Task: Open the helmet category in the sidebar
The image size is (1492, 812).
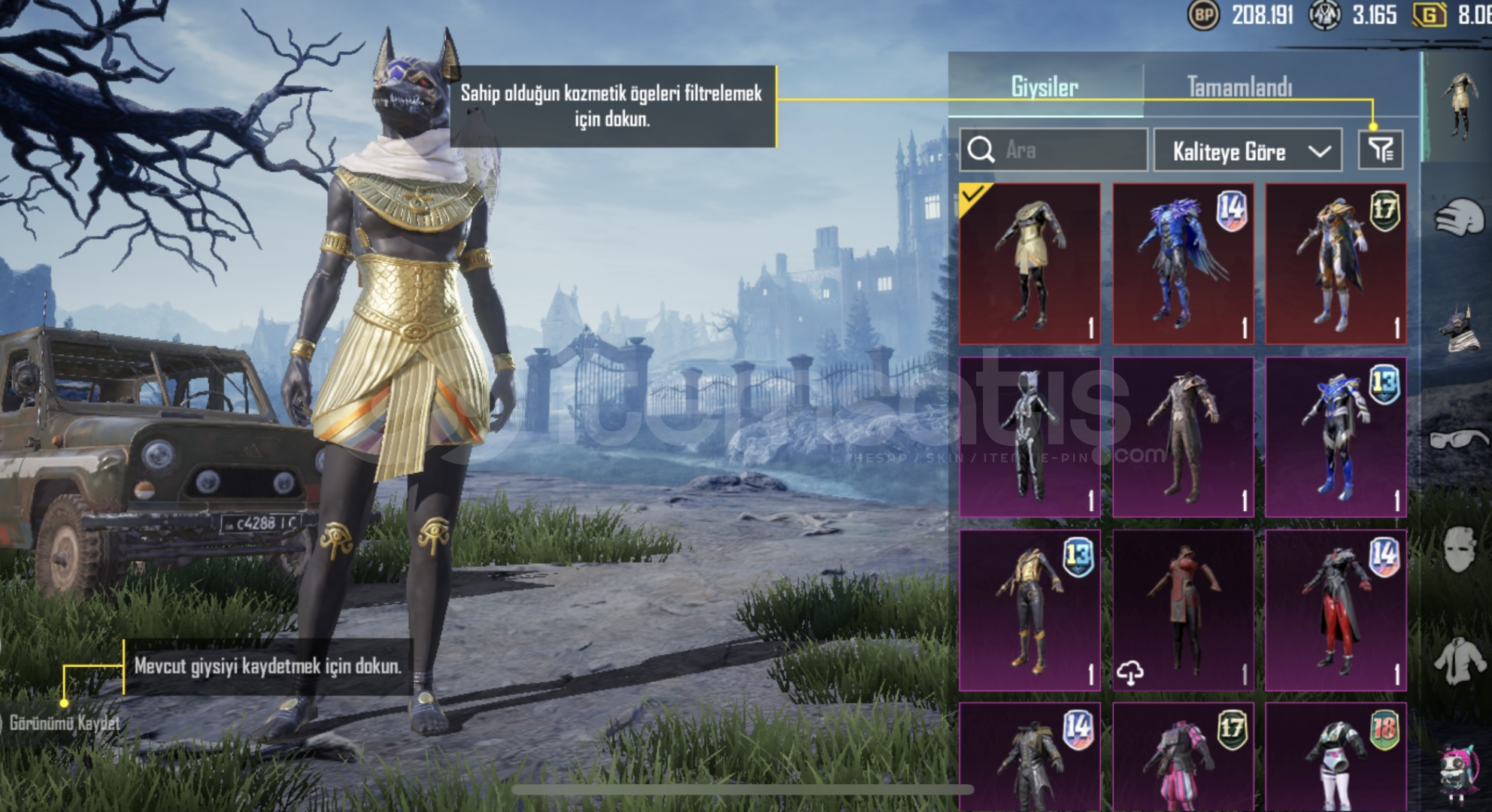Action: pyautogui.click(x=1459, y=218)
